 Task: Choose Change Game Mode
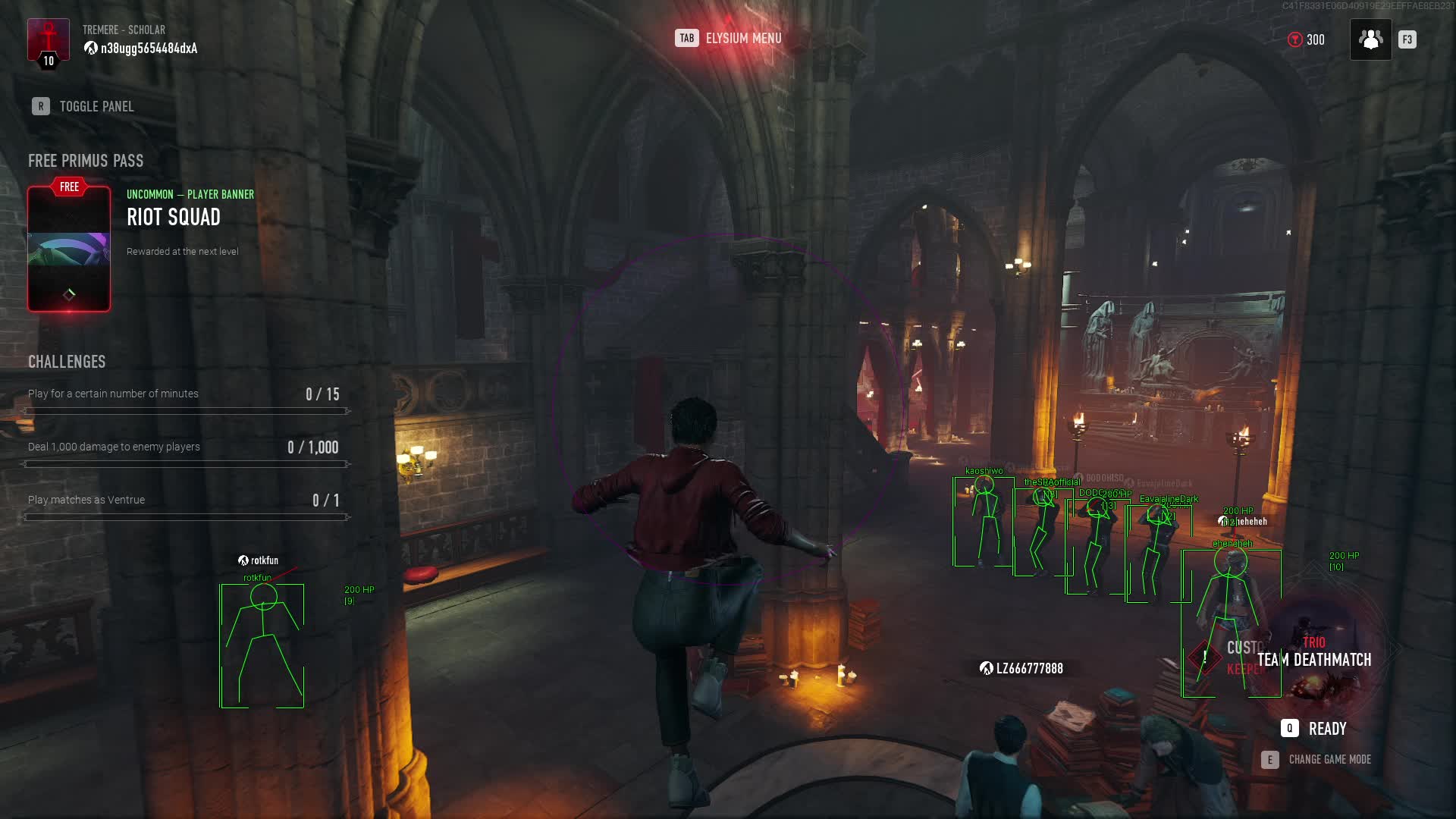coord(1317,760)
